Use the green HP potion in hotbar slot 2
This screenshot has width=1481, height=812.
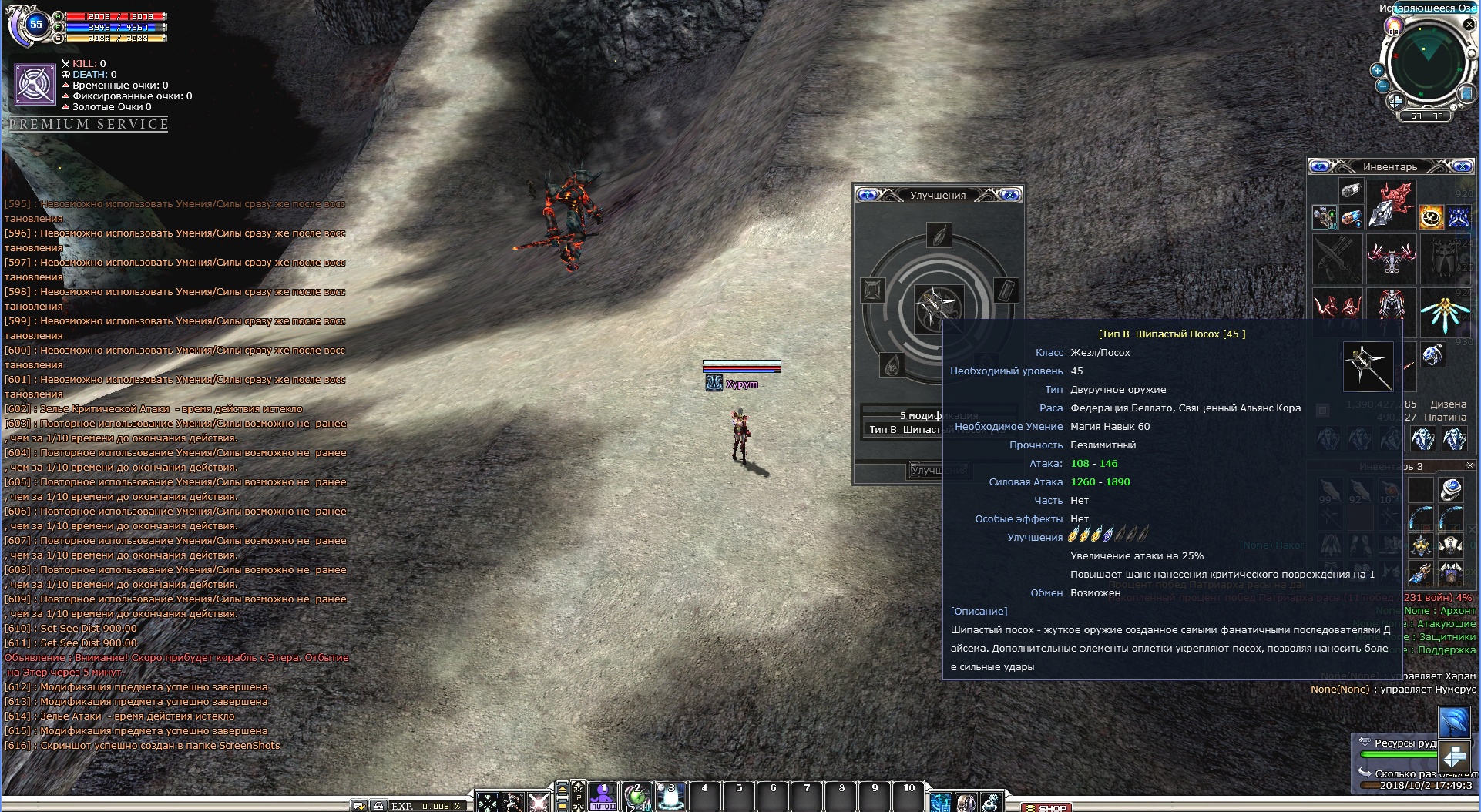point(637,797)
